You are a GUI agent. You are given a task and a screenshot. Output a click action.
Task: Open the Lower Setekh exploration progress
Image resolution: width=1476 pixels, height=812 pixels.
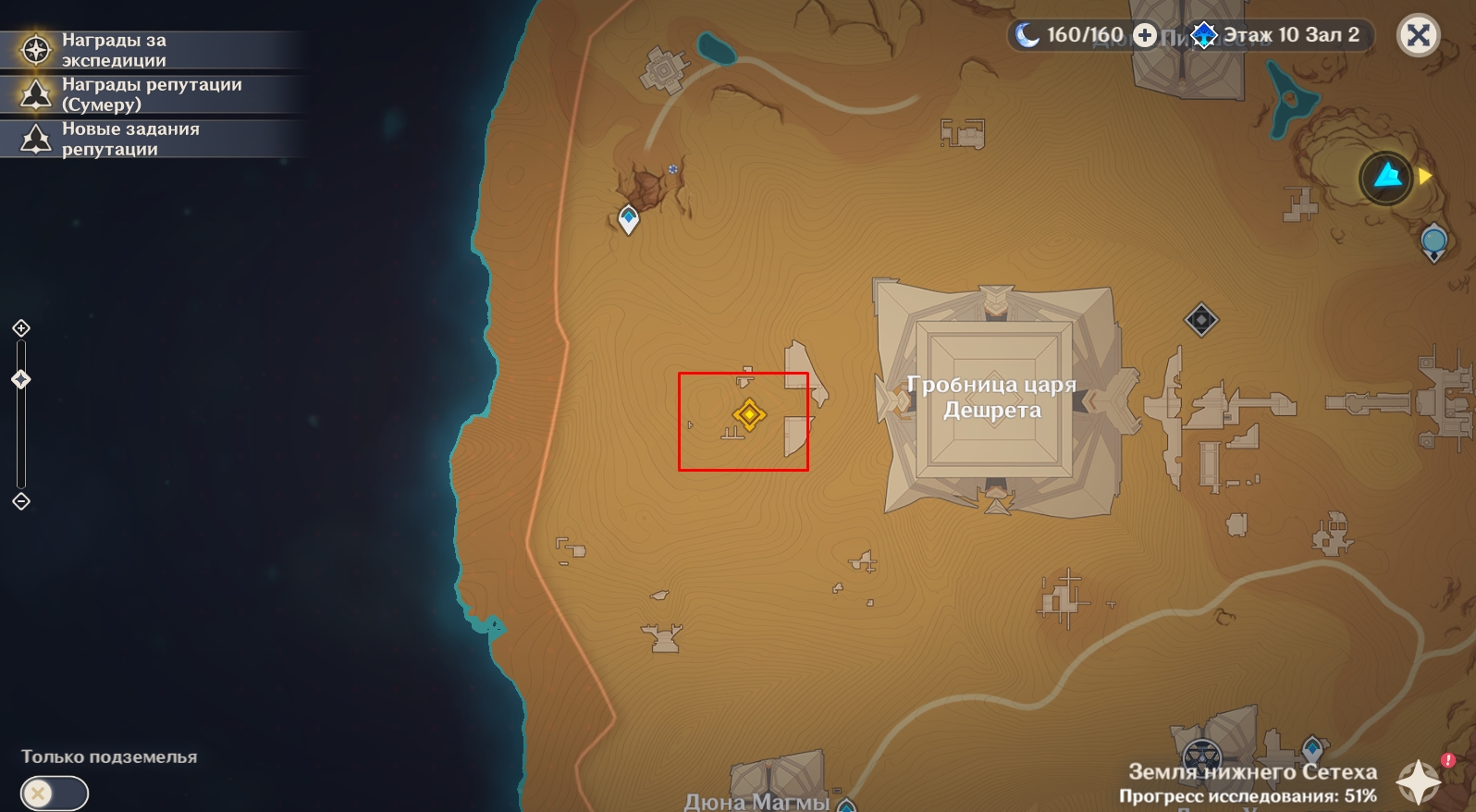[x=1248, y=783]
